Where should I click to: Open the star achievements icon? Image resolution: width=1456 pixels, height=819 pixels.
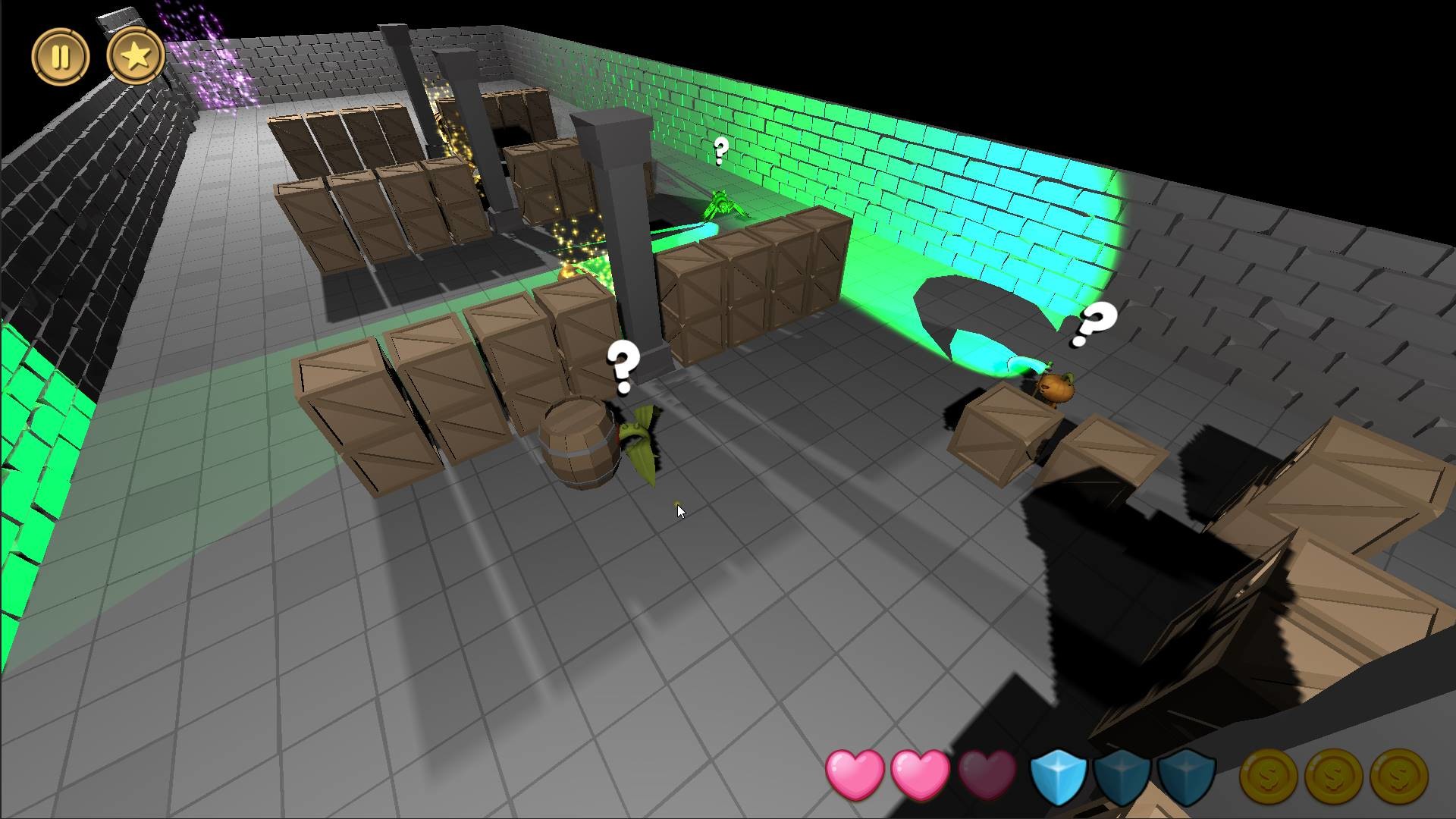point(135,55)
